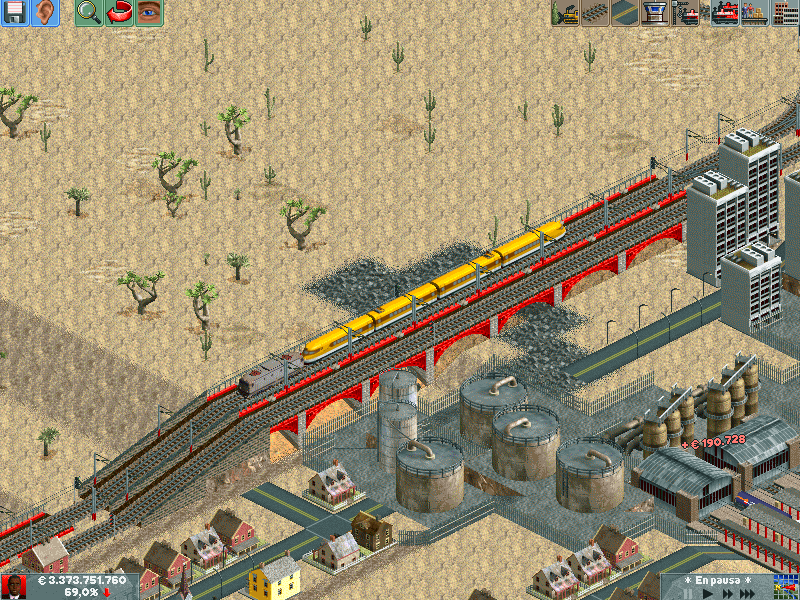Open the save and load disk menu
Screen dimensions: 800x600
pos(14,13)
